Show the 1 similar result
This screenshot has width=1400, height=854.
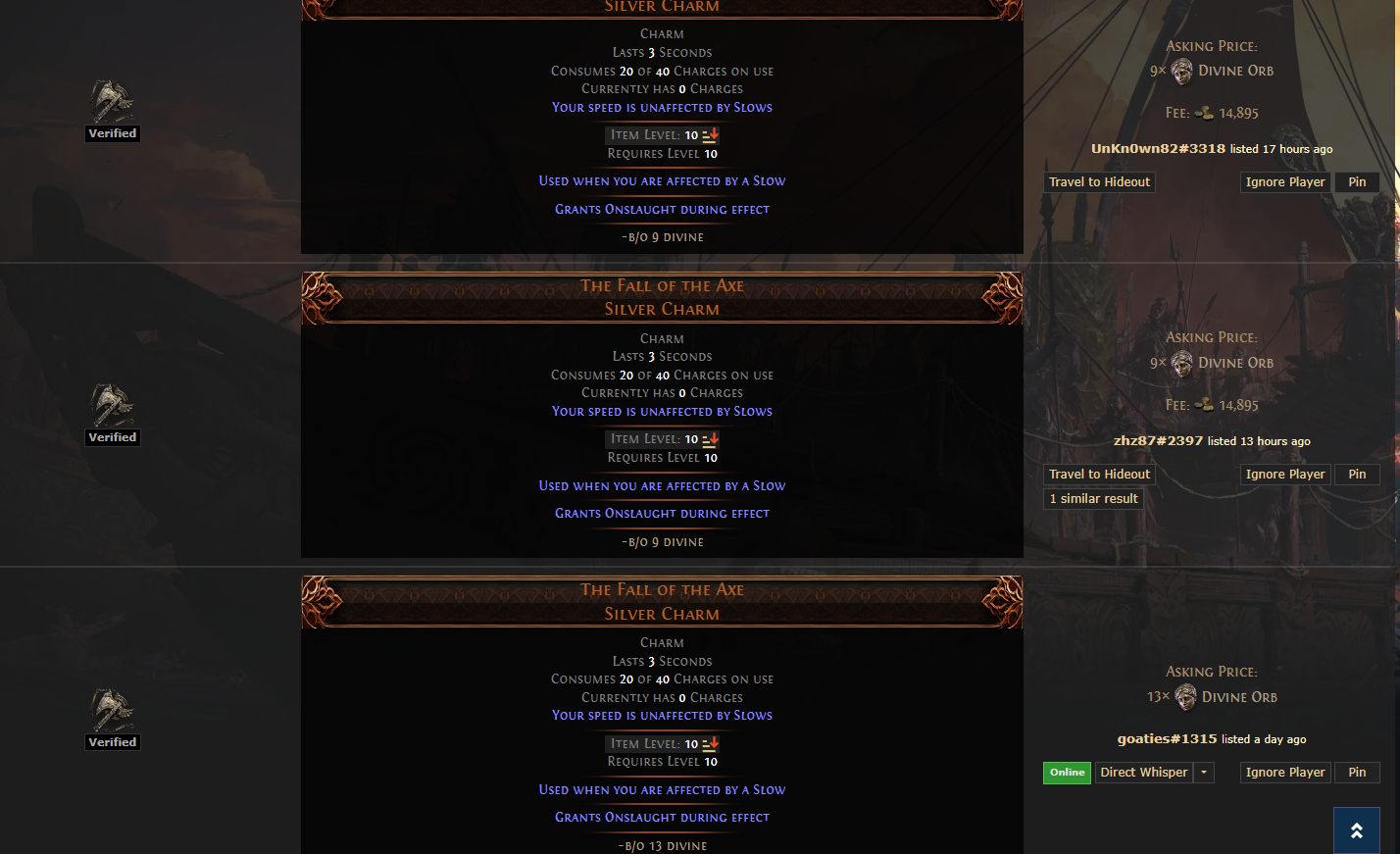[1093, 499]
